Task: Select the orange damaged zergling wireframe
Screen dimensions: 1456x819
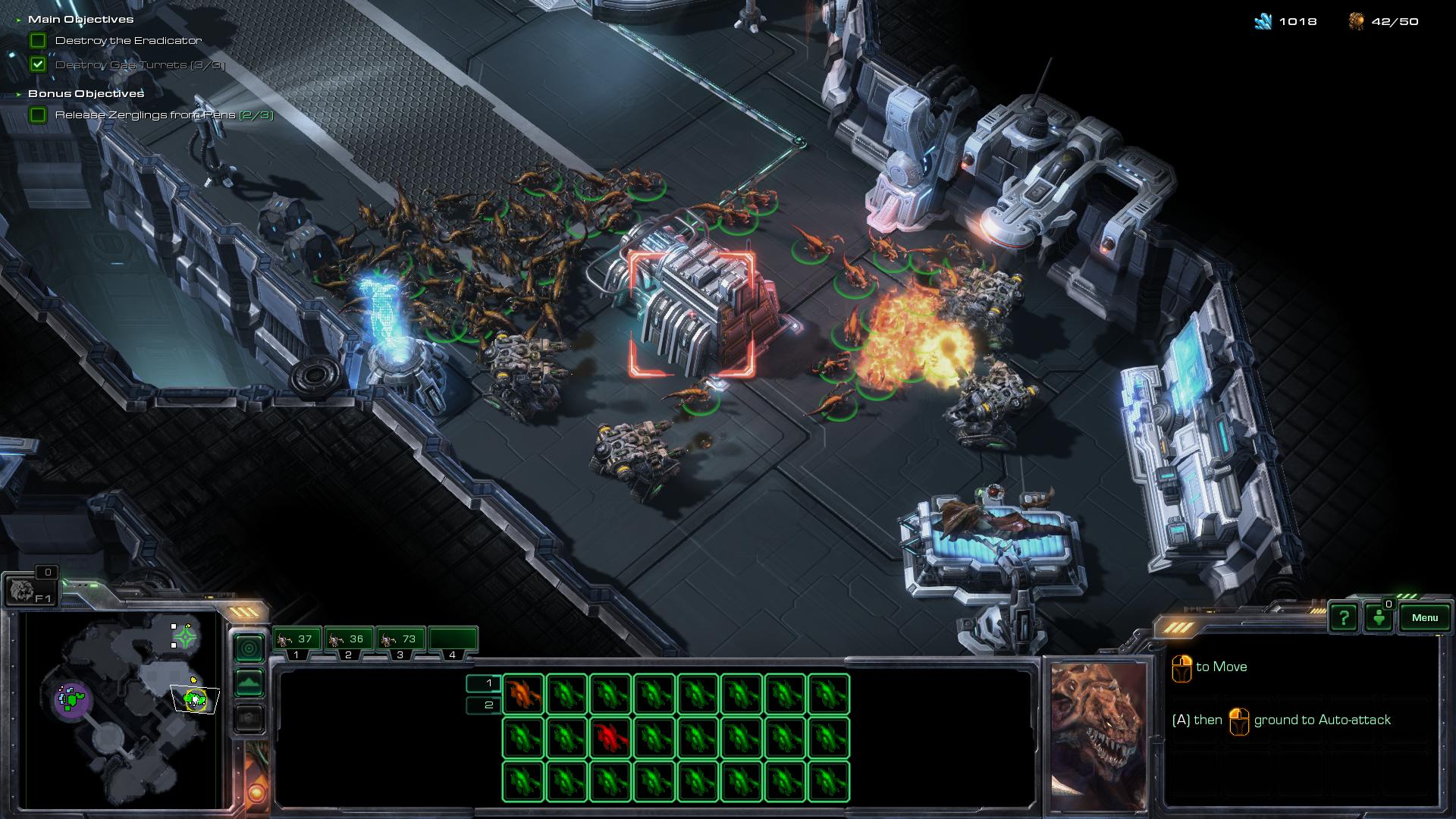Action: [x=522, y=695]
